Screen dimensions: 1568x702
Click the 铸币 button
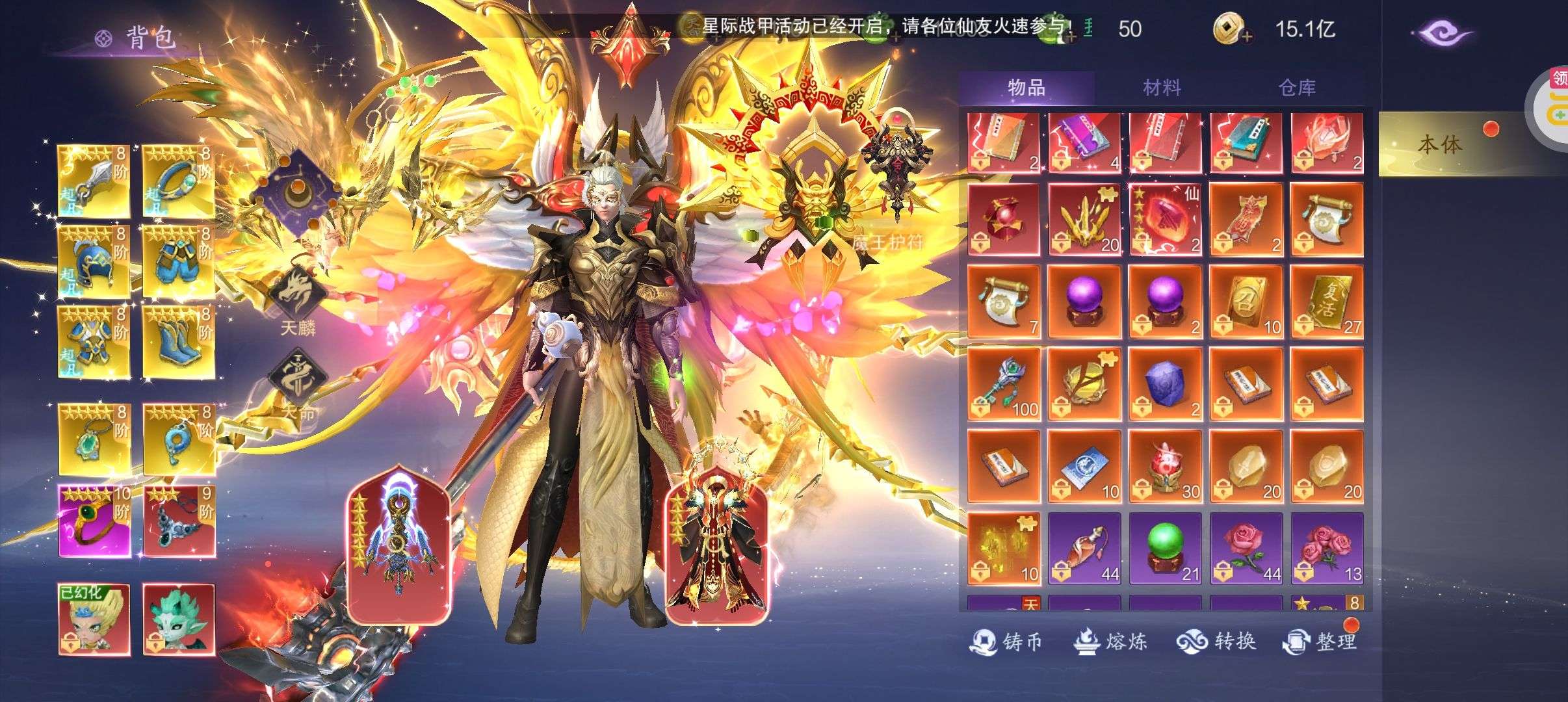click(x=1006, y=642)
